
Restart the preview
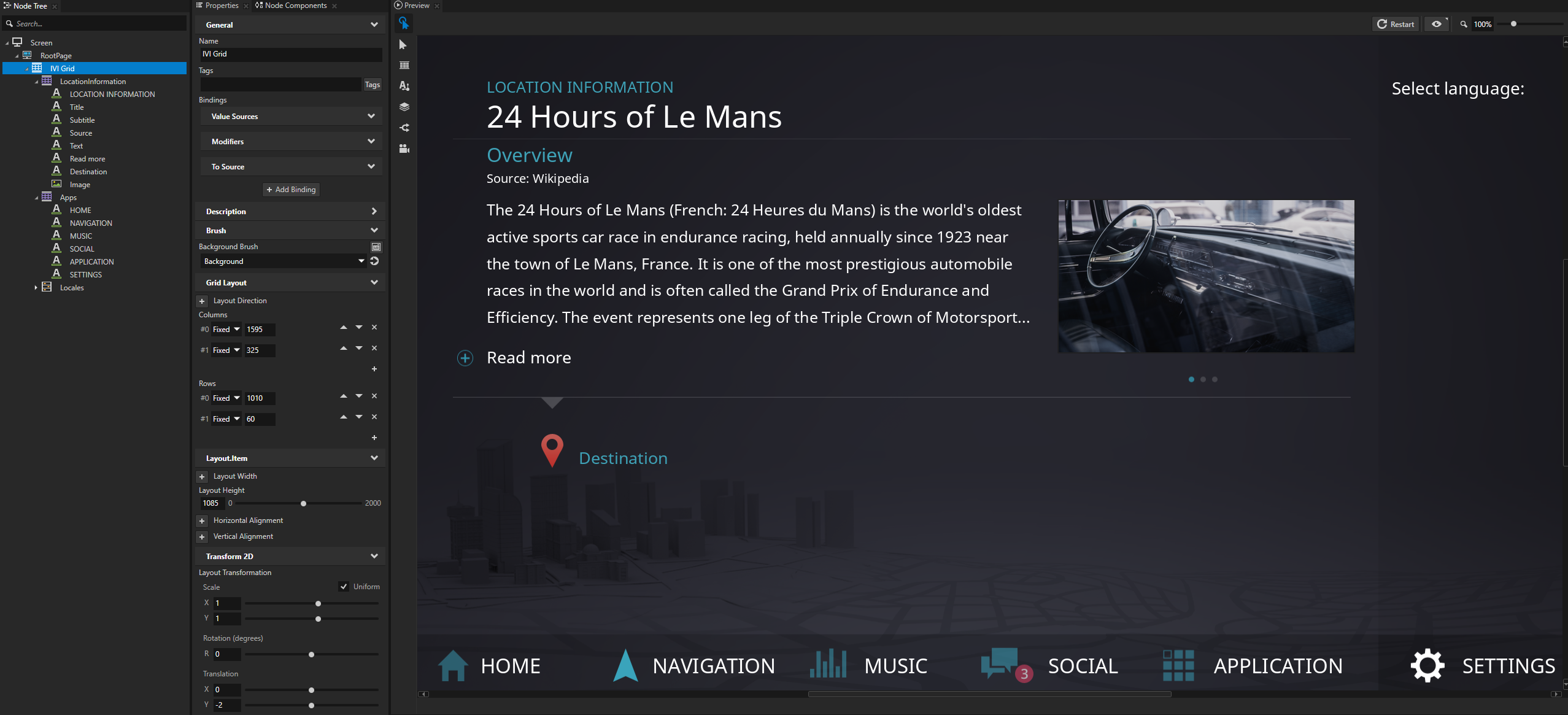[1396, 24]
